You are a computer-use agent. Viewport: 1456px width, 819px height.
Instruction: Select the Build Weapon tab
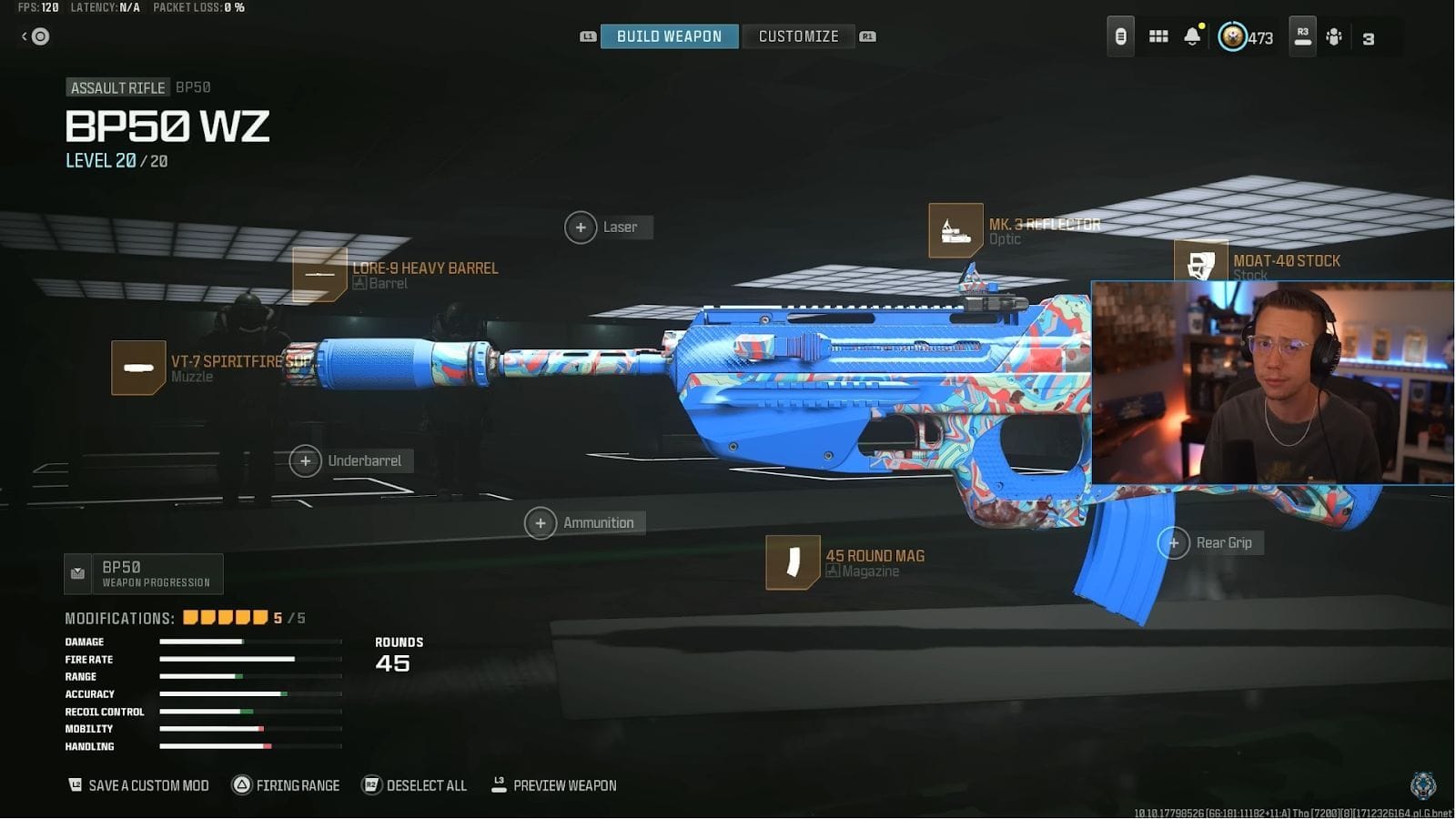tap(669, 36)
